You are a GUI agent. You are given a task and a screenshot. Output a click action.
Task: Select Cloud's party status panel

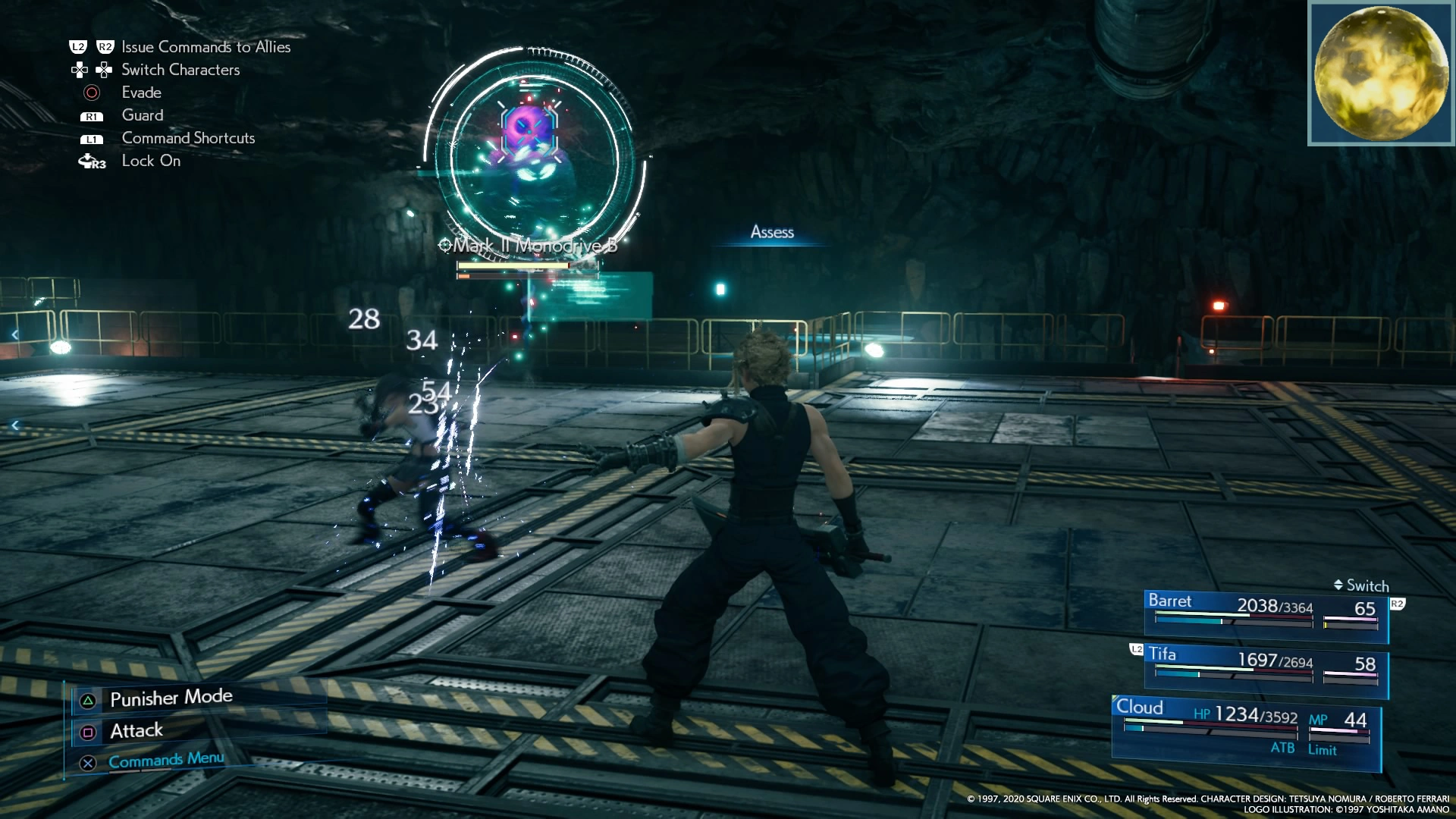[x=1245, y=730]
